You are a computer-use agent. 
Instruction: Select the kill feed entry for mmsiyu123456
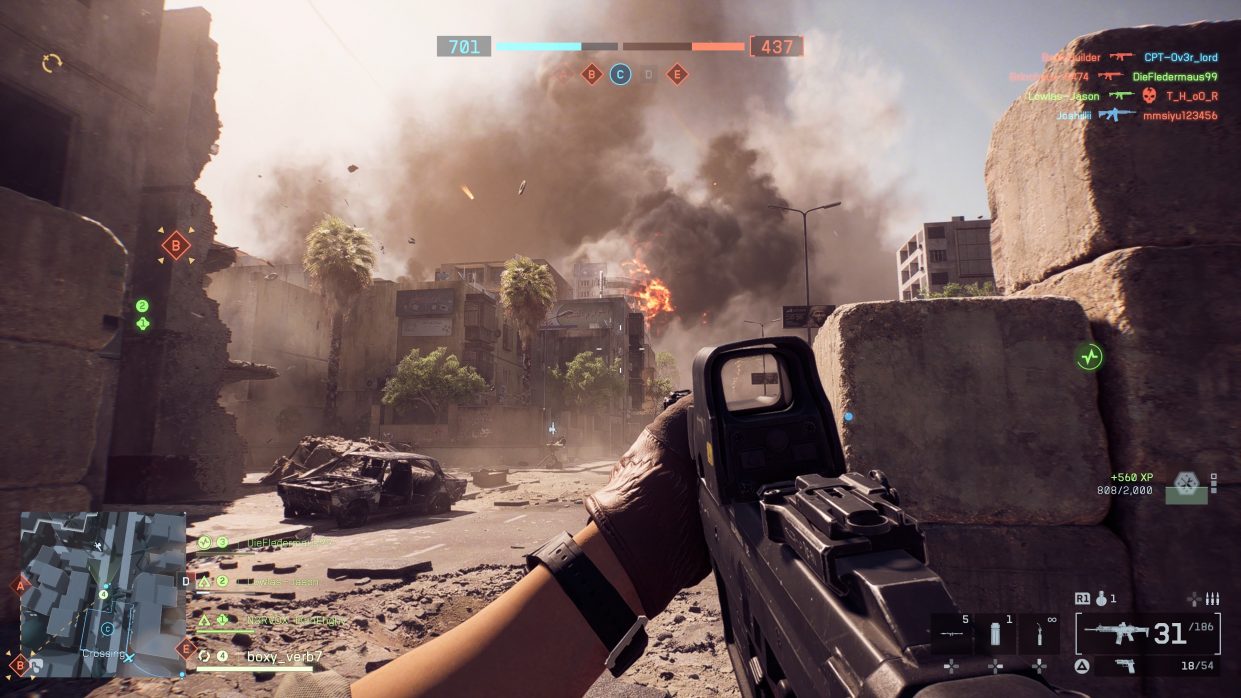pyautogui.click(x=1181, y=115)
